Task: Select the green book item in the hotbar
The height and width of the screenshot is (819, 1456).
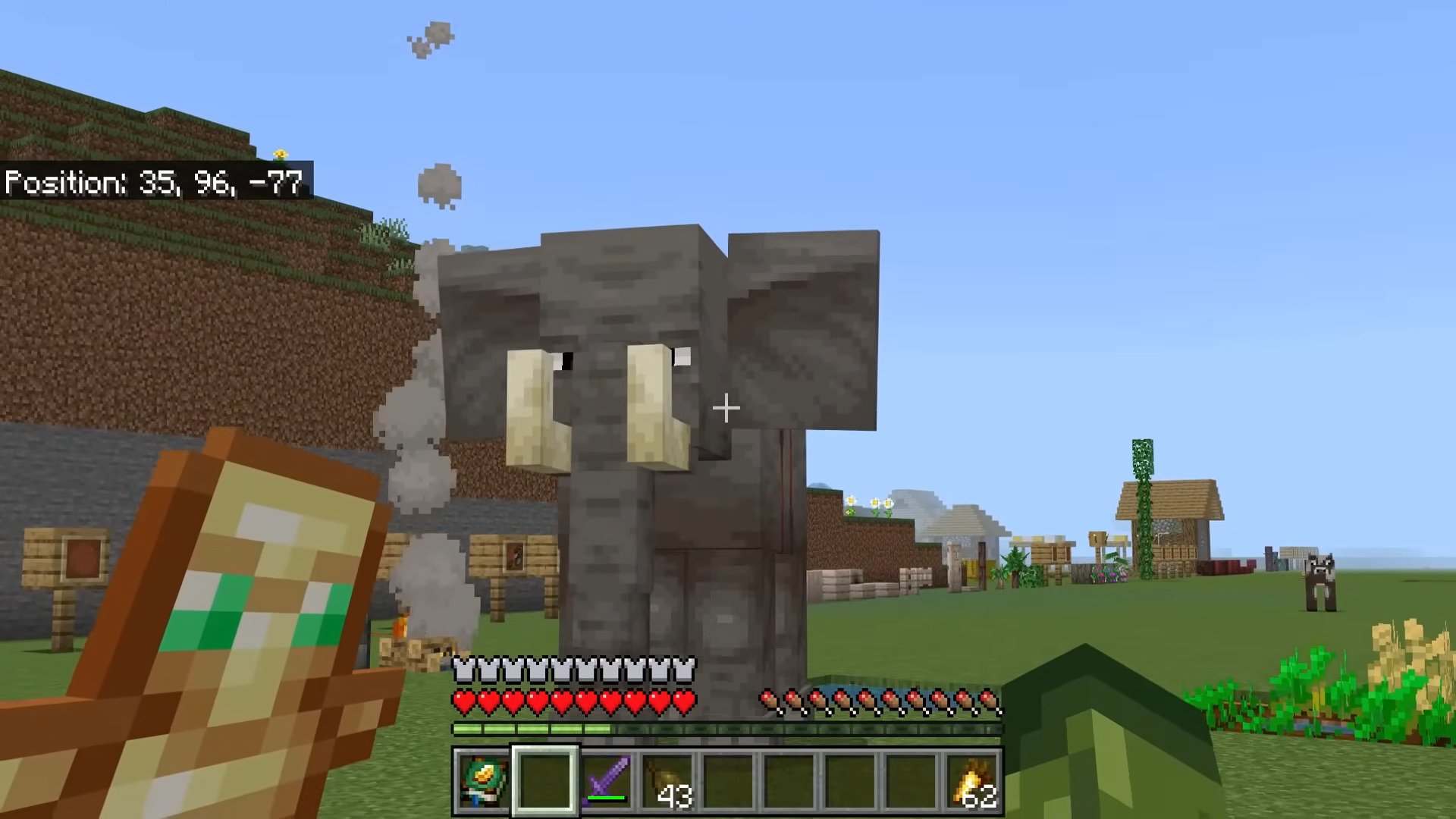Action: 483,781
